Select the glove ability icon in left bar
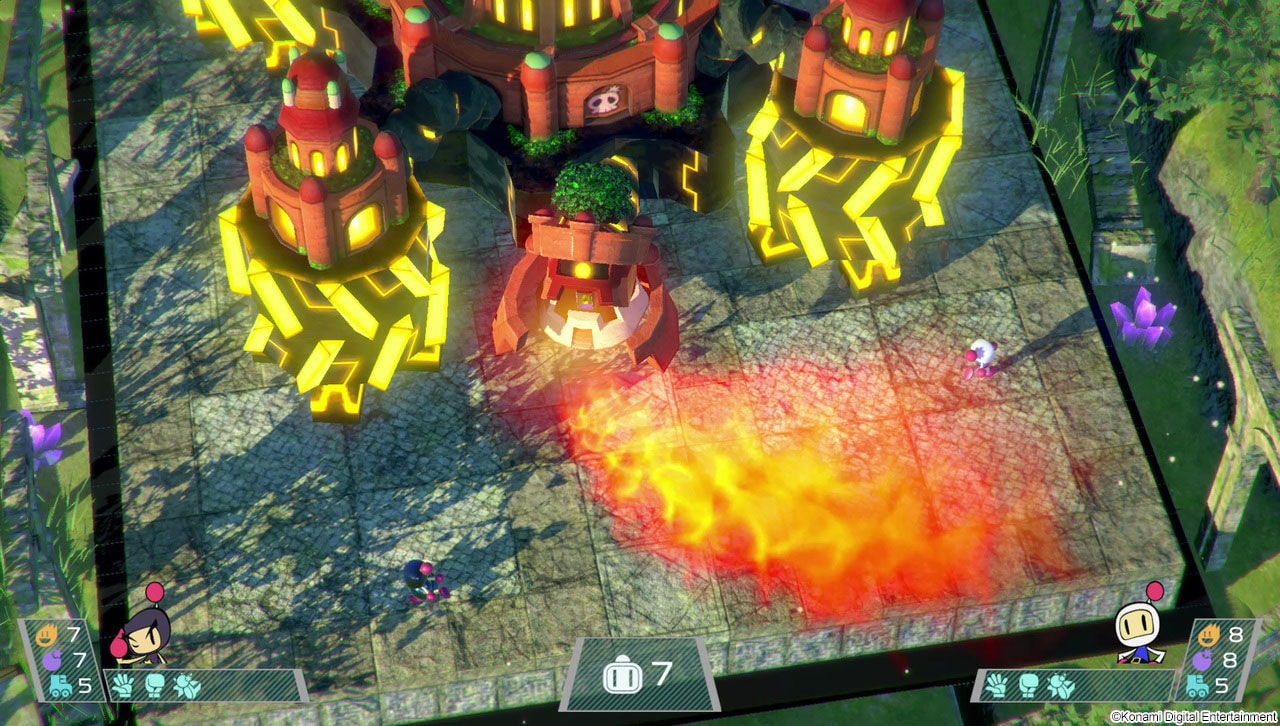This screenshot has width=1280, height=726. click(122, 685)
